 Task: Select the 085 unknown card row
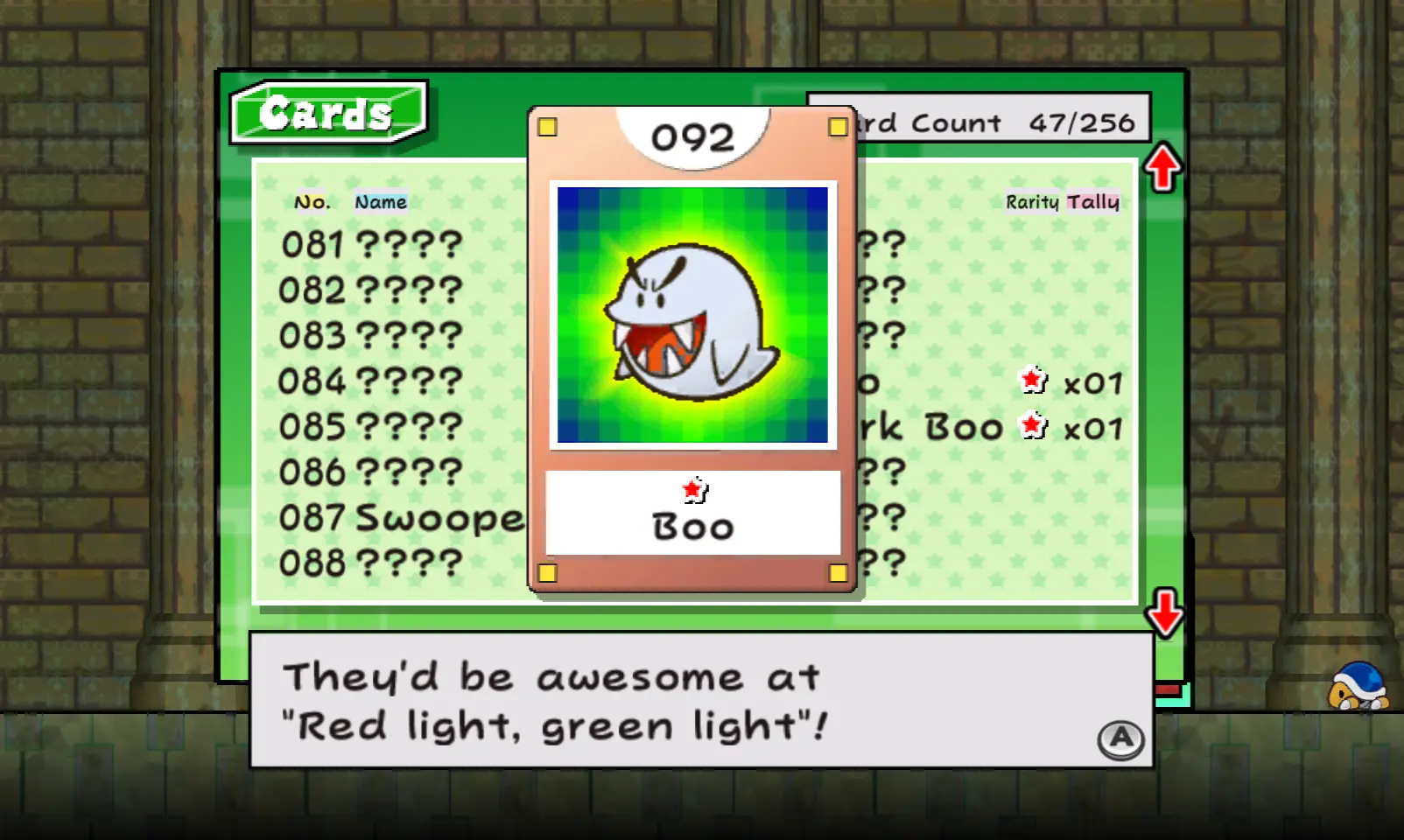point(370,427)
